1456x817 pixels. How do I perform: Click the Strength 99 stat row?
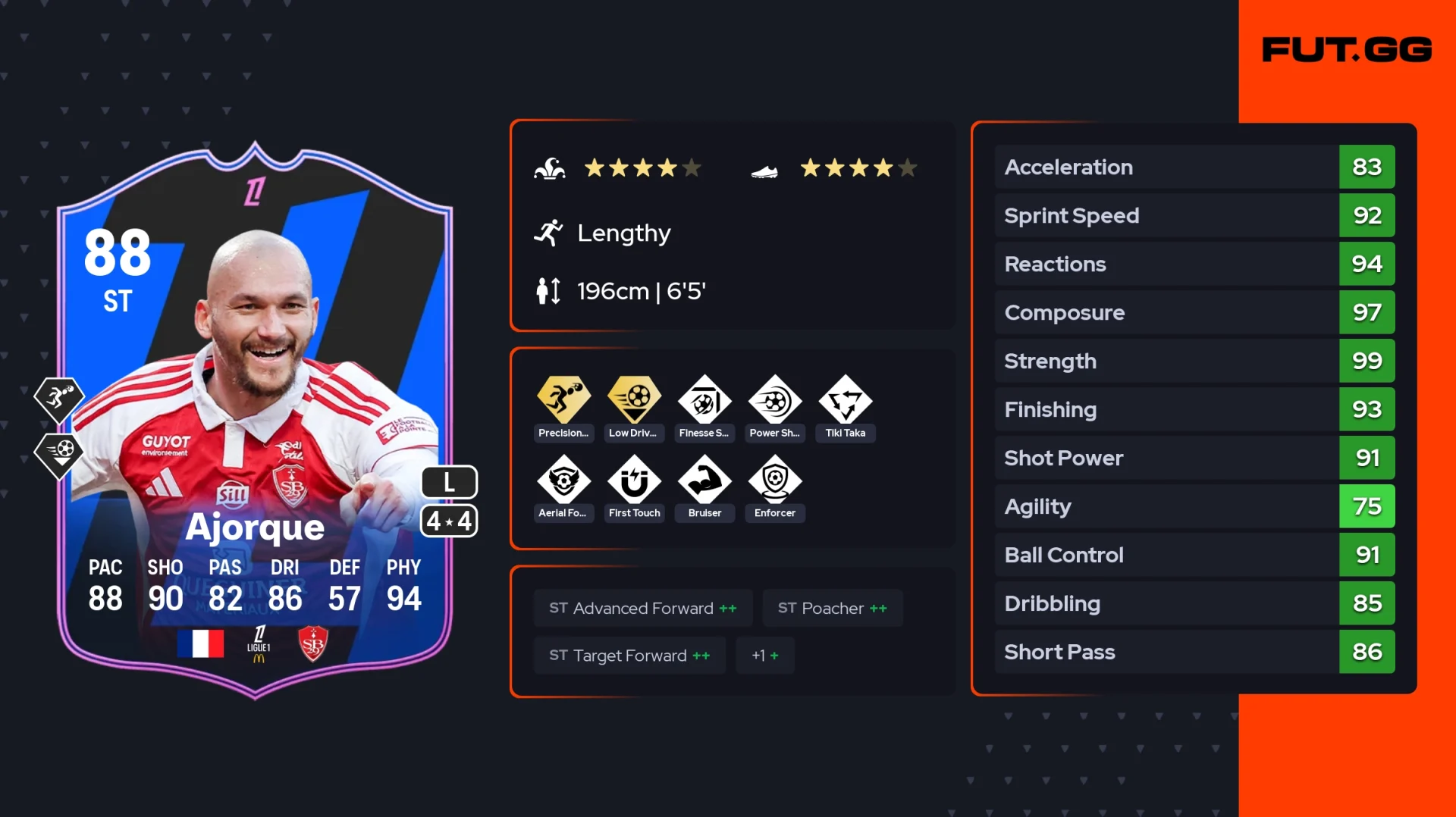pos(1194,361)
